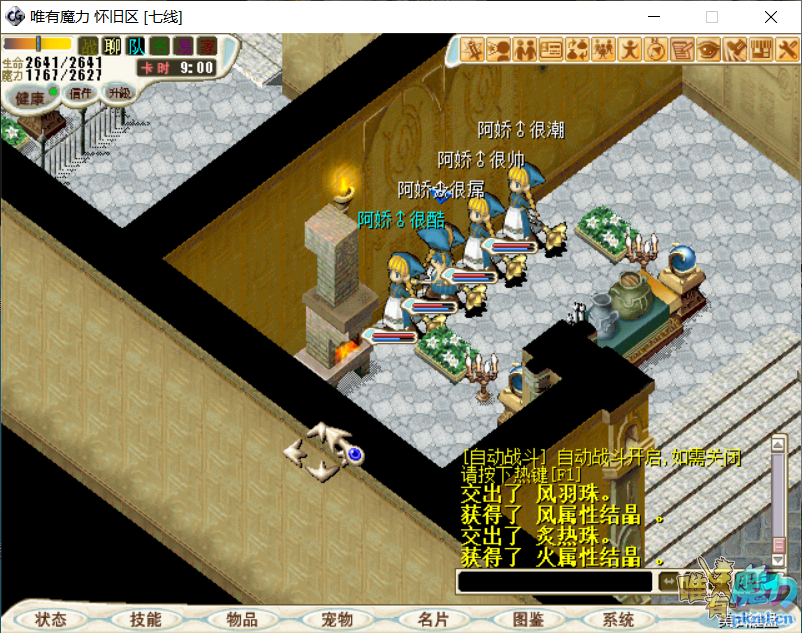The image size is (802, 633).
Task: Close the game window
Action: point(771,17)
